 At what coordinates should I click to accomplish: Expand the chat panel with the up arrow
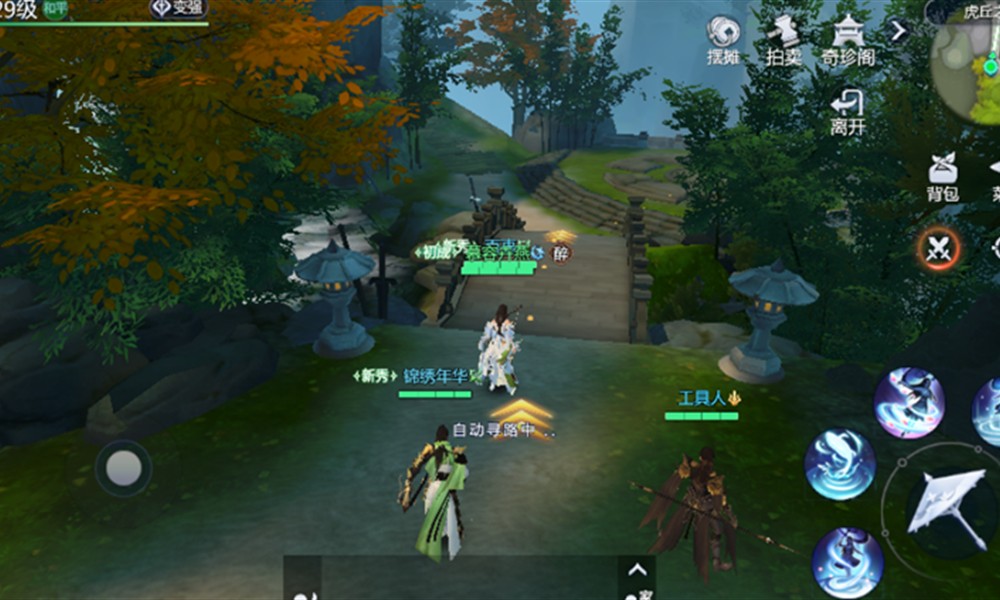point(636,571)
